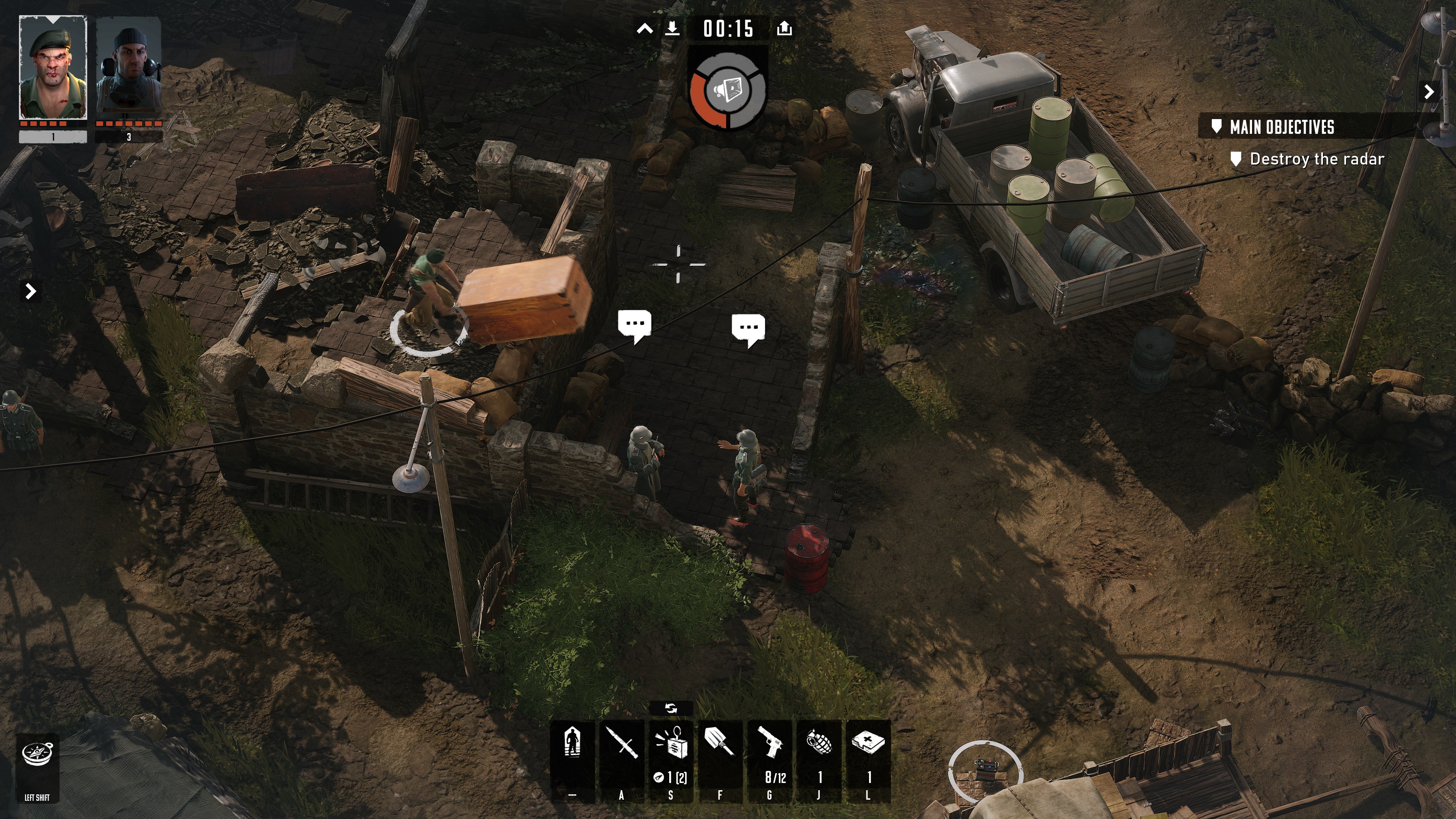The height and width of the screenshot is (819, 1456).
Task: Expand the right-side panel arrow at top
Action: click(x=1429, y=91)
